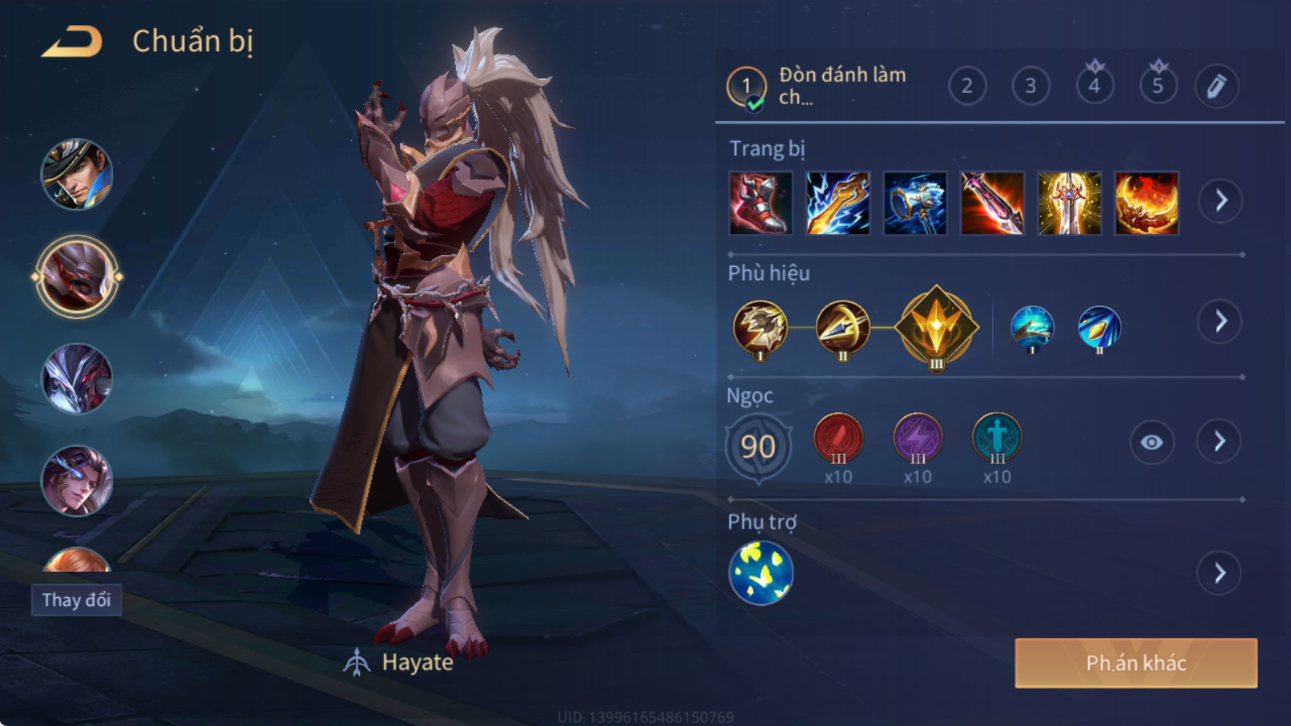Switch to build preset 2
This screenshot has height=726, width=1291.
coord(967,86)
